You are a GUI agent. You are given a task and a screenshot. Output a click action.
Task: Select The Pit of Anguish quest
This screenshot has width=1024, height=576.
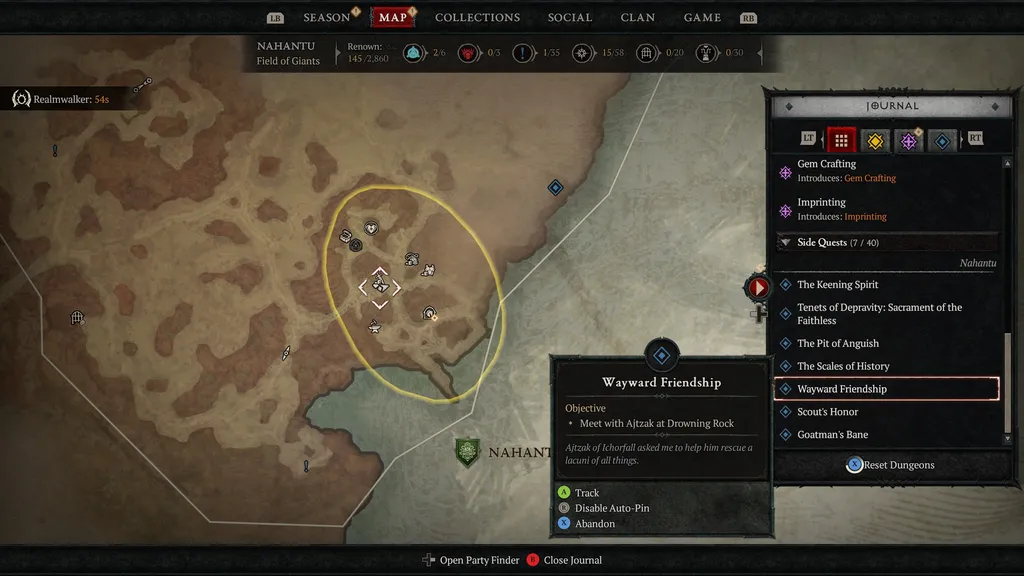pos(838,344)
